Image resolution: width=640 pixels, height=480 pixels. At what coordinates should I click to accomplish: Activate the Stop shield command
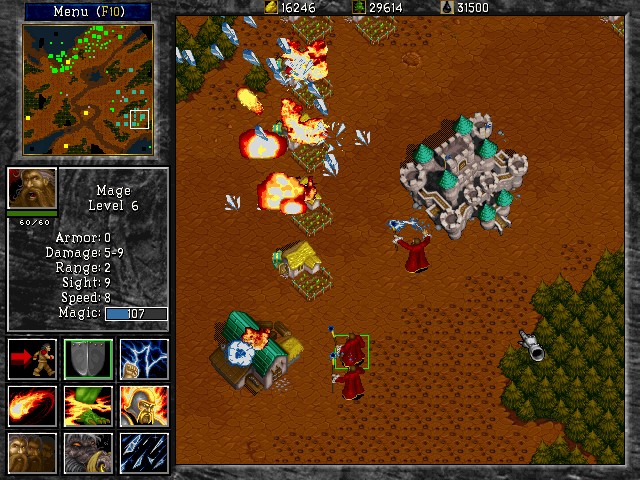pos(88,359)
